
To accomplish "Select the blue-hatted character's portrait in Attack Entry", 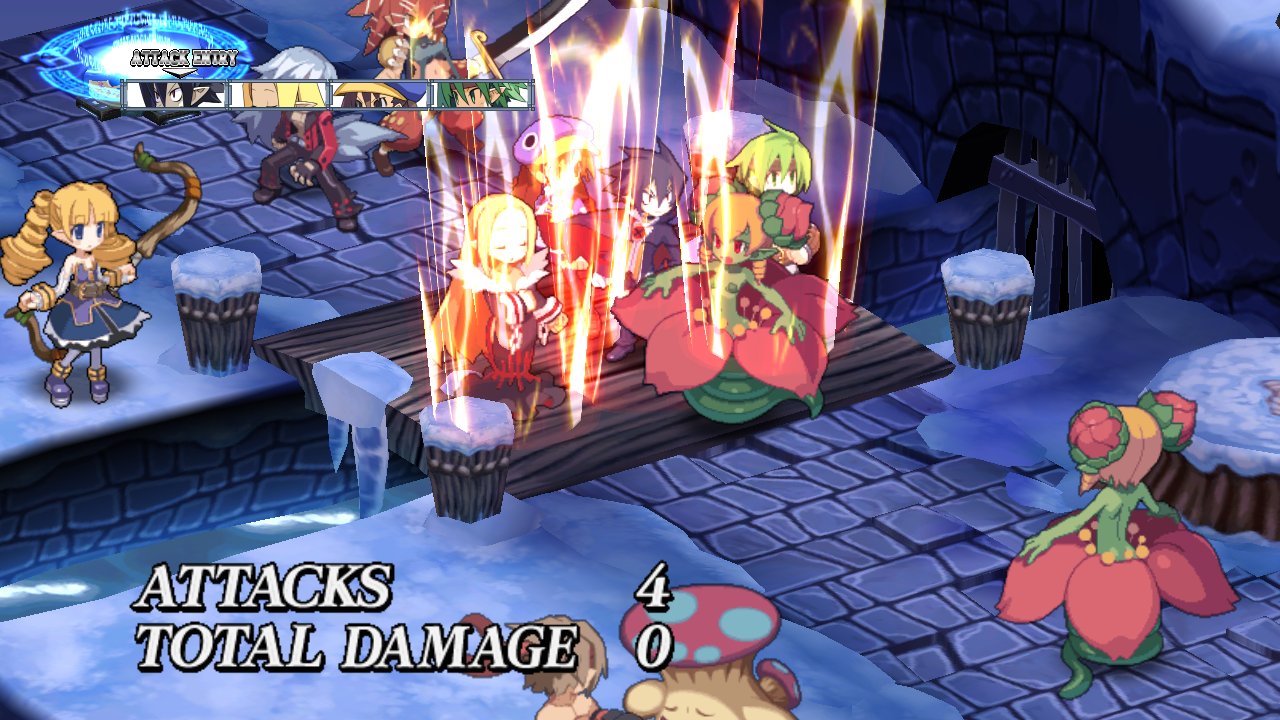I will tap(380, 95).
